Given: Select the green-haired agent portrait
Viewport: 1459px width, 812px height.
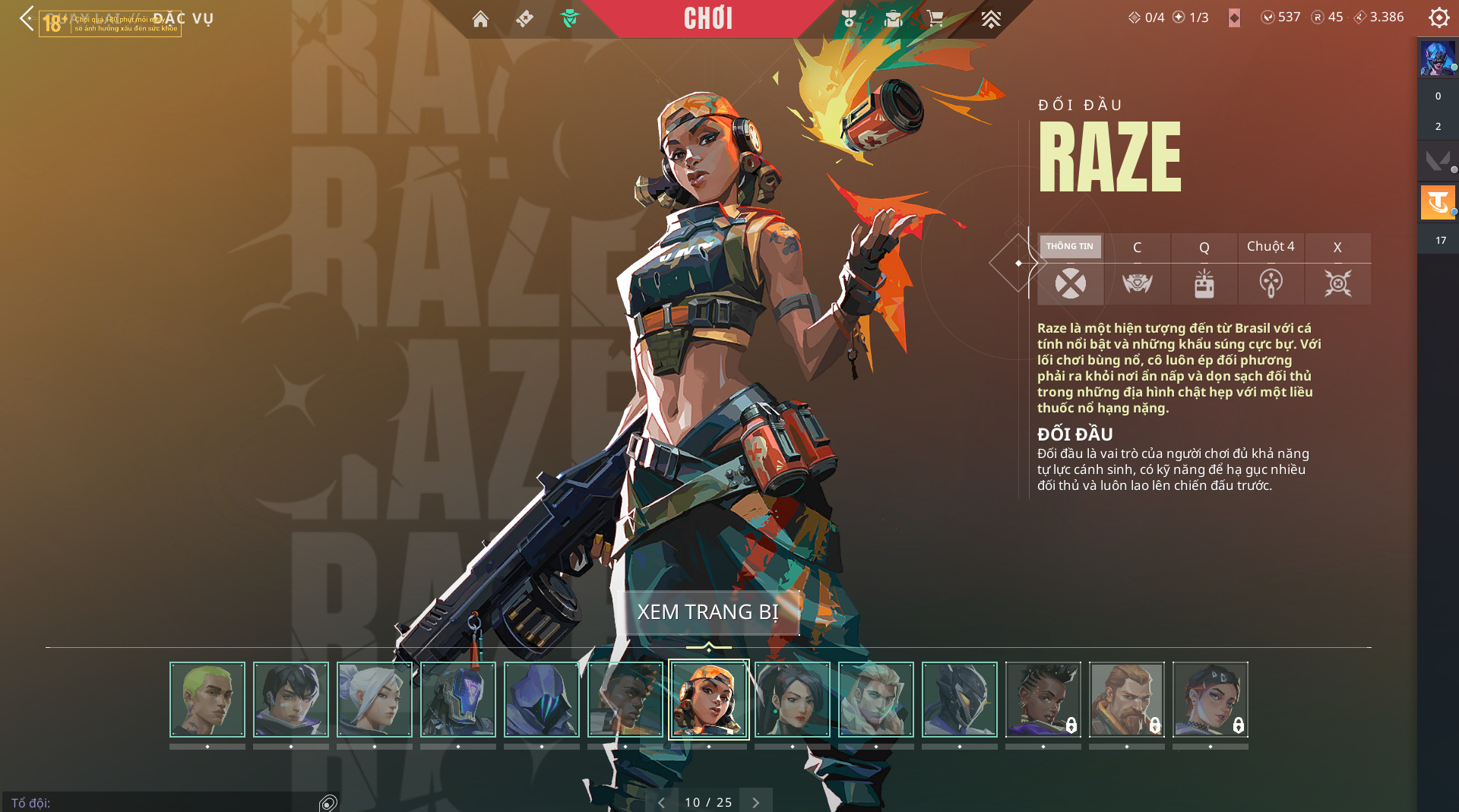Looking at the screenshot, I should pyautogui.click(x=207, y=700).
